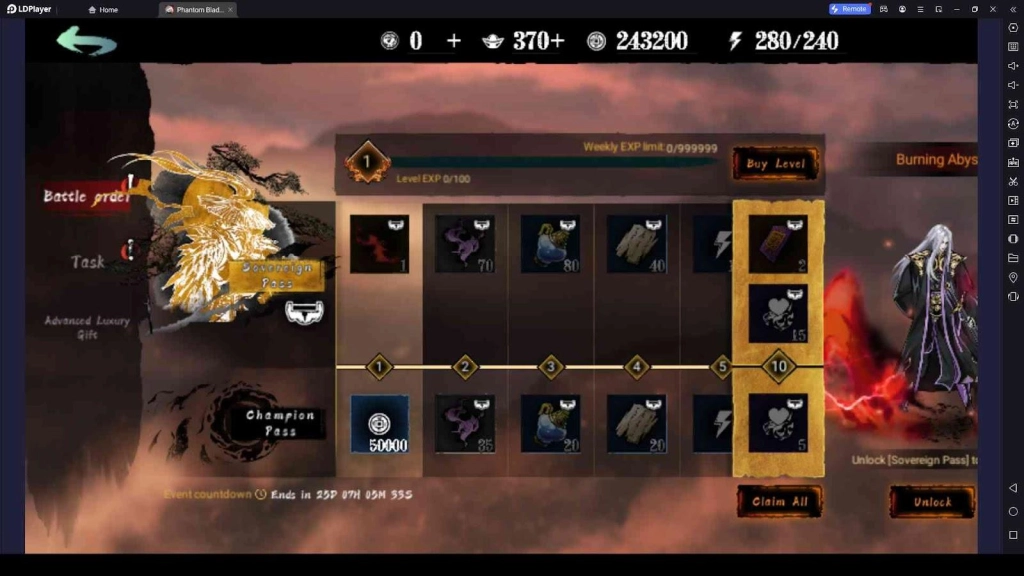Select the Sovereign Pass label

pos(277,275)
